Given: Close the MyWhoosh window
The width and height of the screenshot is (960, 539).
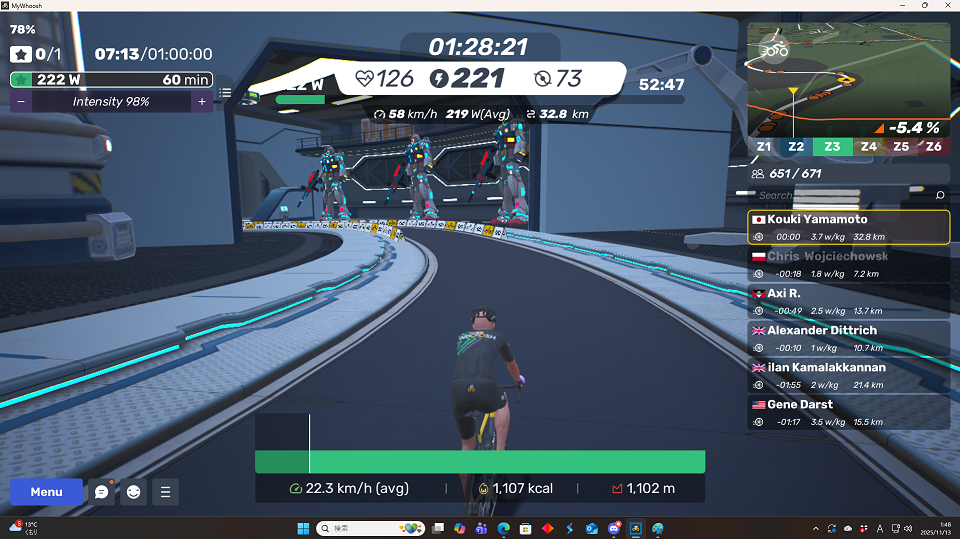Looking at the screenshot, I should [946, 6].
